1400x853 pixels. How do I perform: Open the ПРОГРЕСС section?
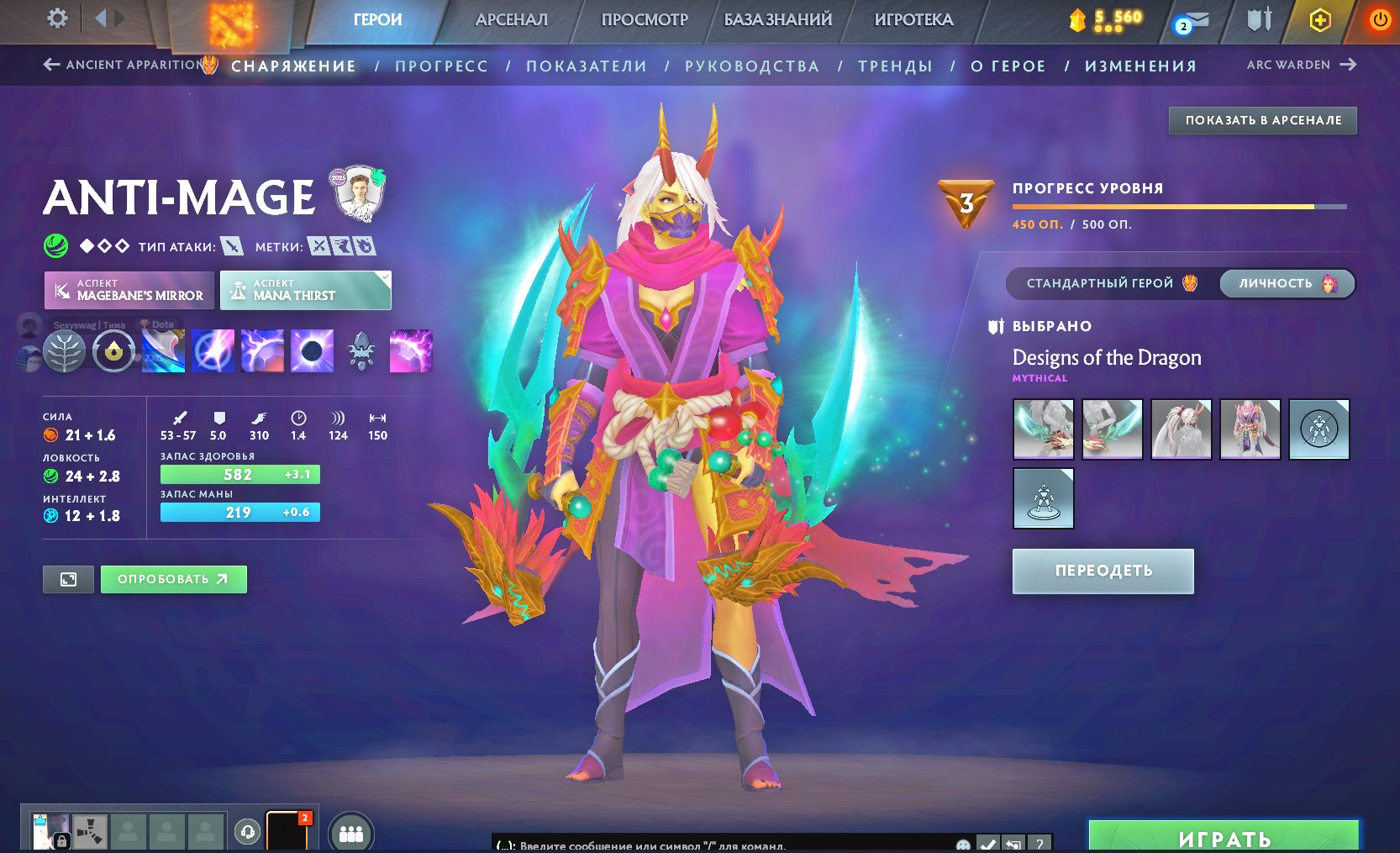[x=443, y=66]
